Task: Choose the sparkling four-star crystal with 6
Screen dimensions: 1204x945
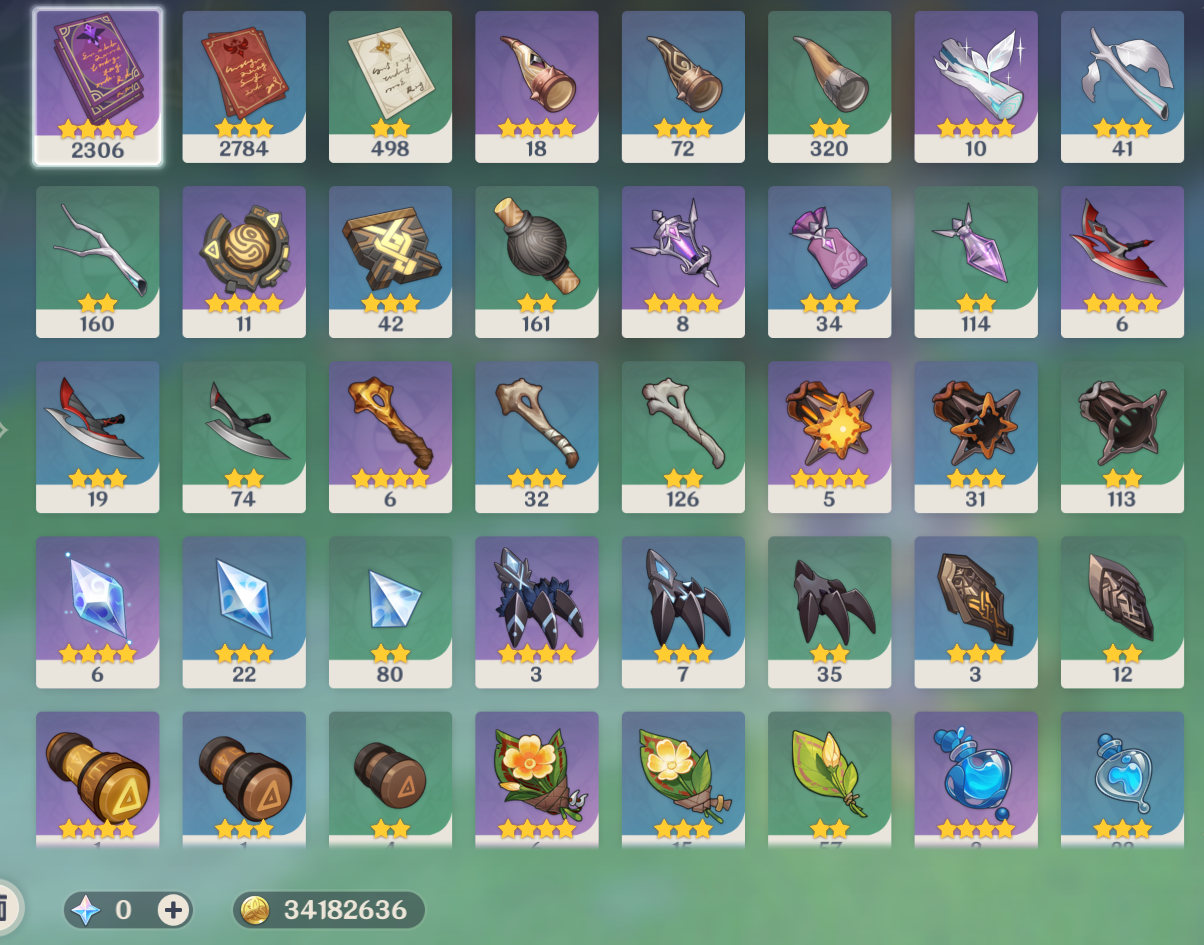Action: (x=97, y=611)
